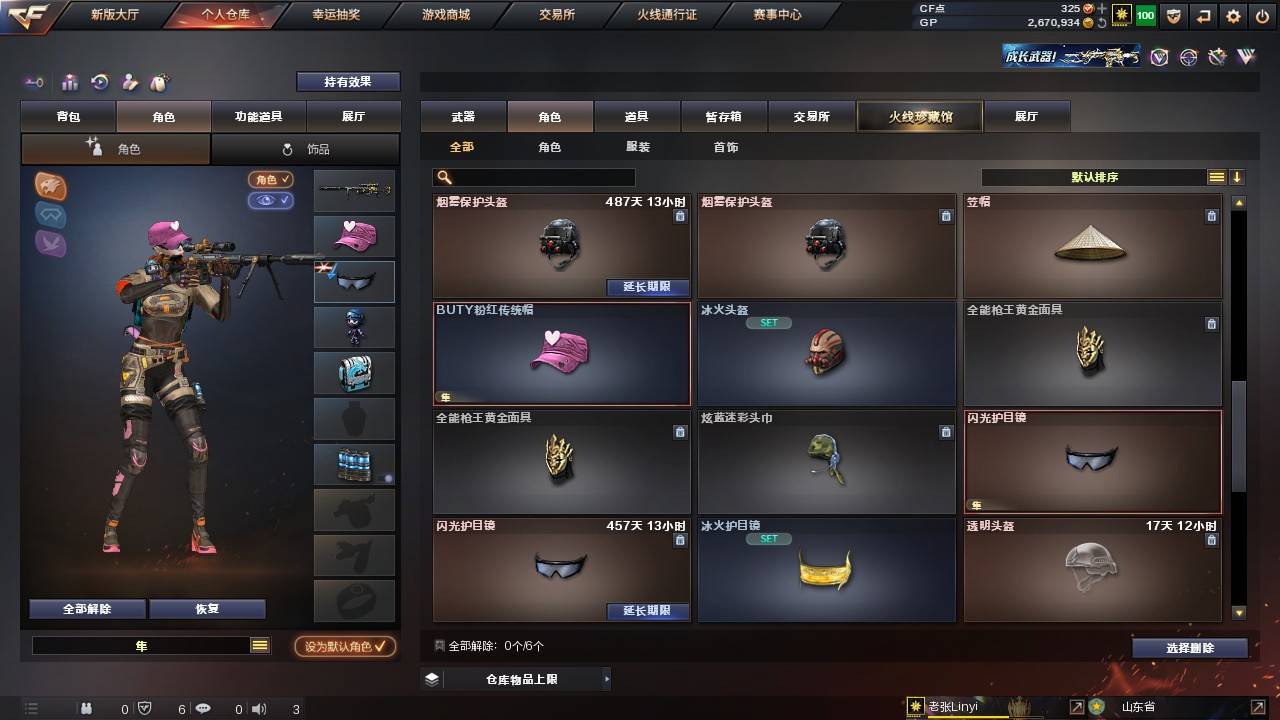Image resolution: width=1280 pixels, height=720 pixels.
Task: Open the character stats bar-chart icon
Action: click(68, 82)
